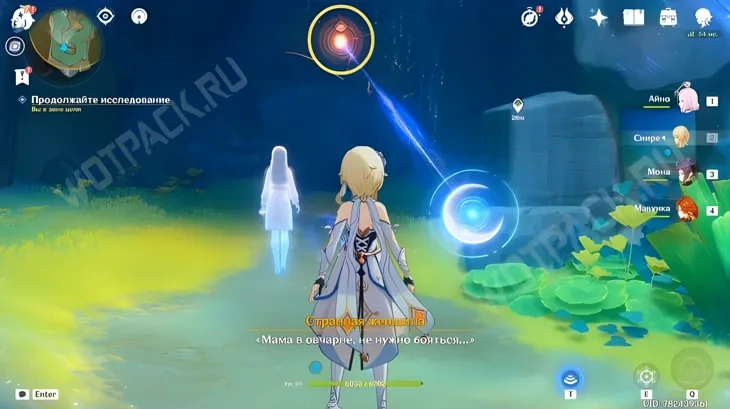Open the character profile icon
Screen dimensions: 730x409
coord(705,14)
